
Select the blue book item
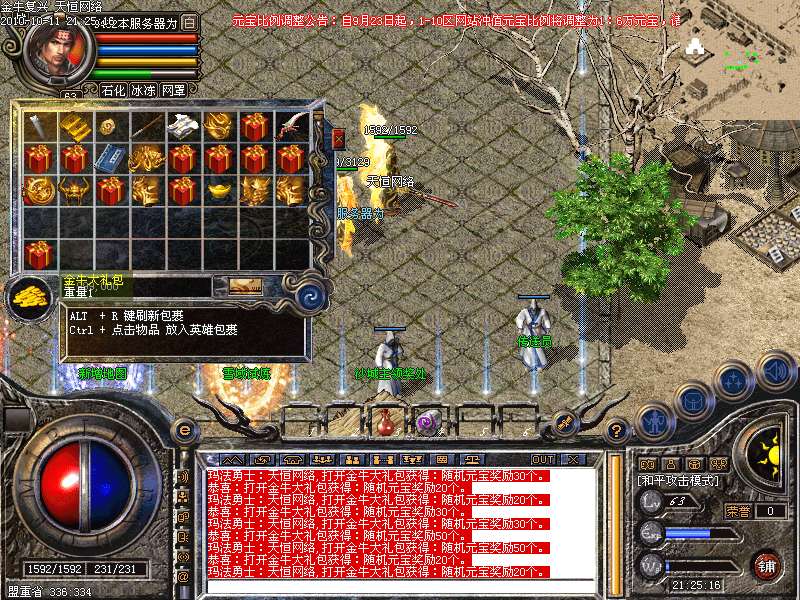(x=109, y=158)
